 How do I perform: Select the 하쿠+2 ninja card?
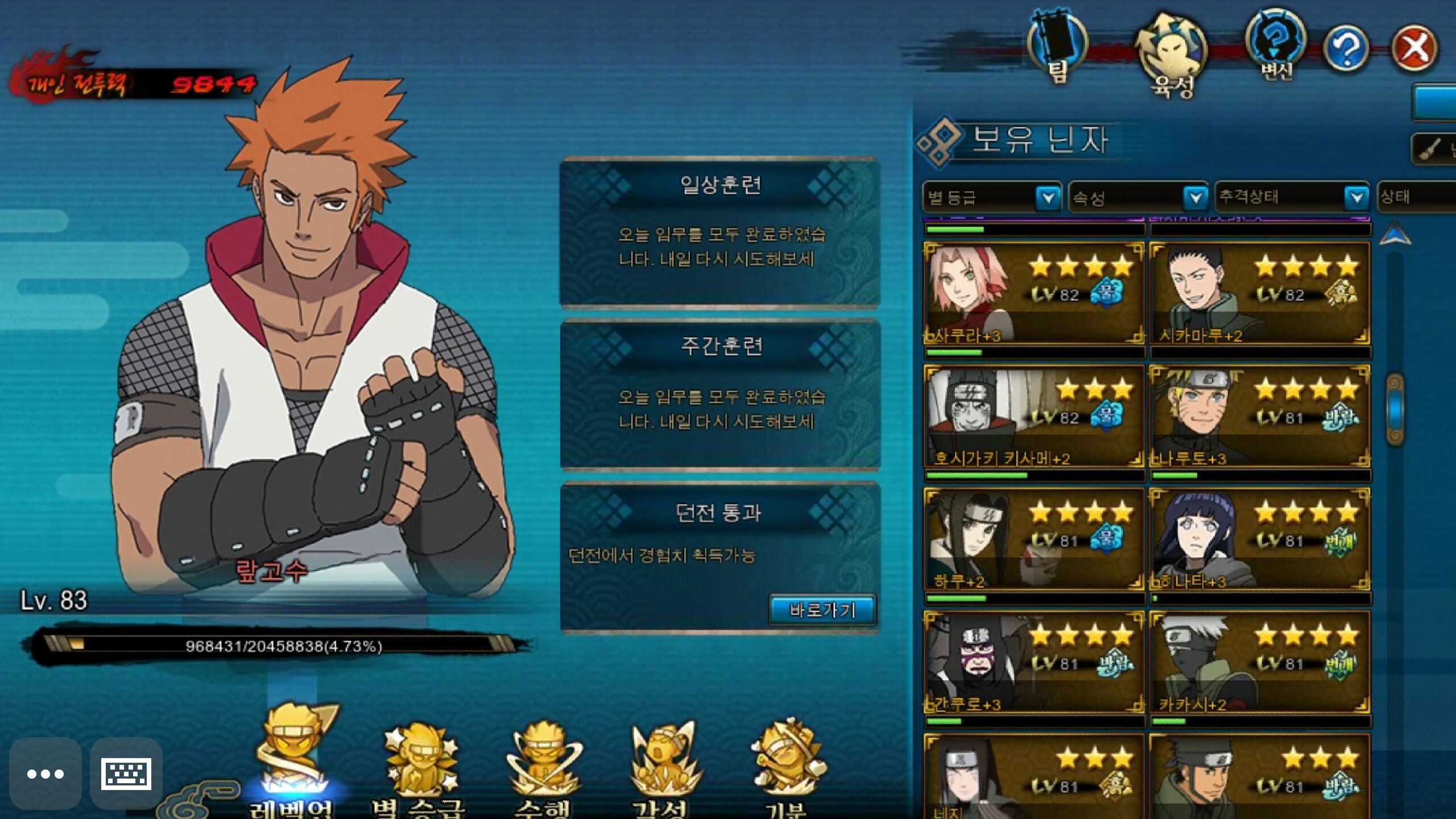[1033, 539]
